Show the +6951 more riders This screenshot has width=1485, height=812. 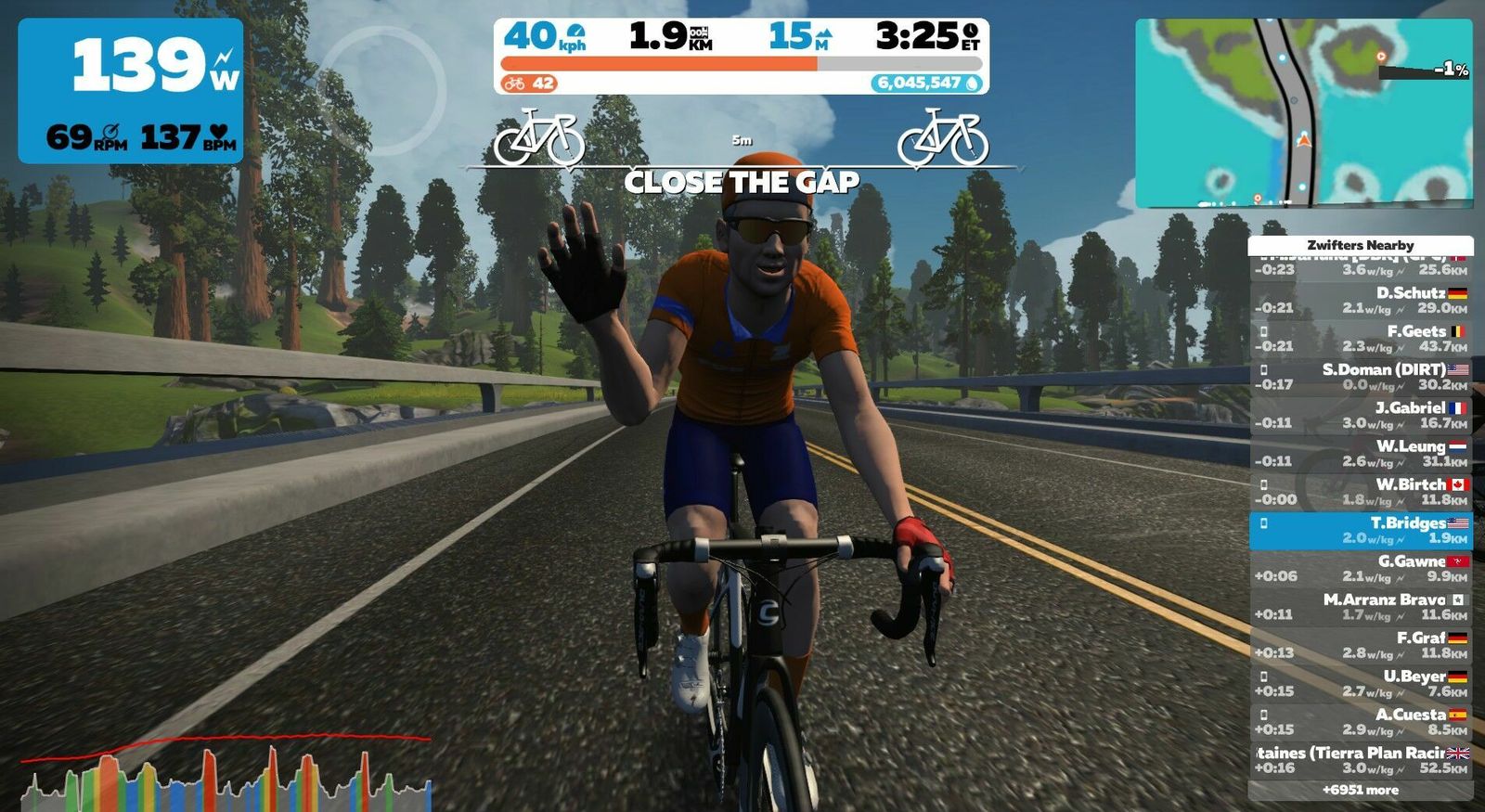(1361, 790)
